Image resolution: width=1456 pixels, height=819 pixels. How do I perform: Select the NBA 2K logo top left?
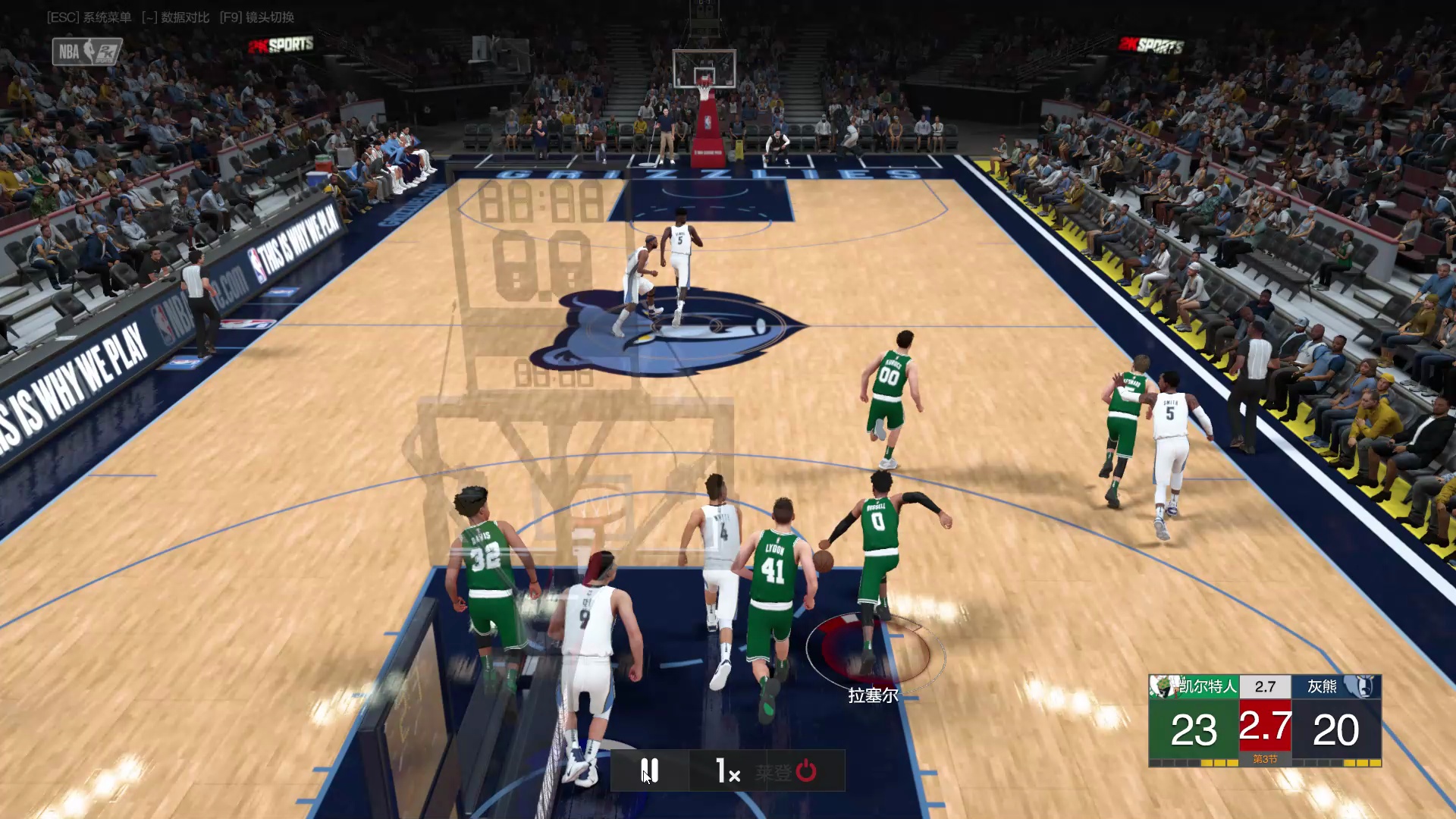86,52
